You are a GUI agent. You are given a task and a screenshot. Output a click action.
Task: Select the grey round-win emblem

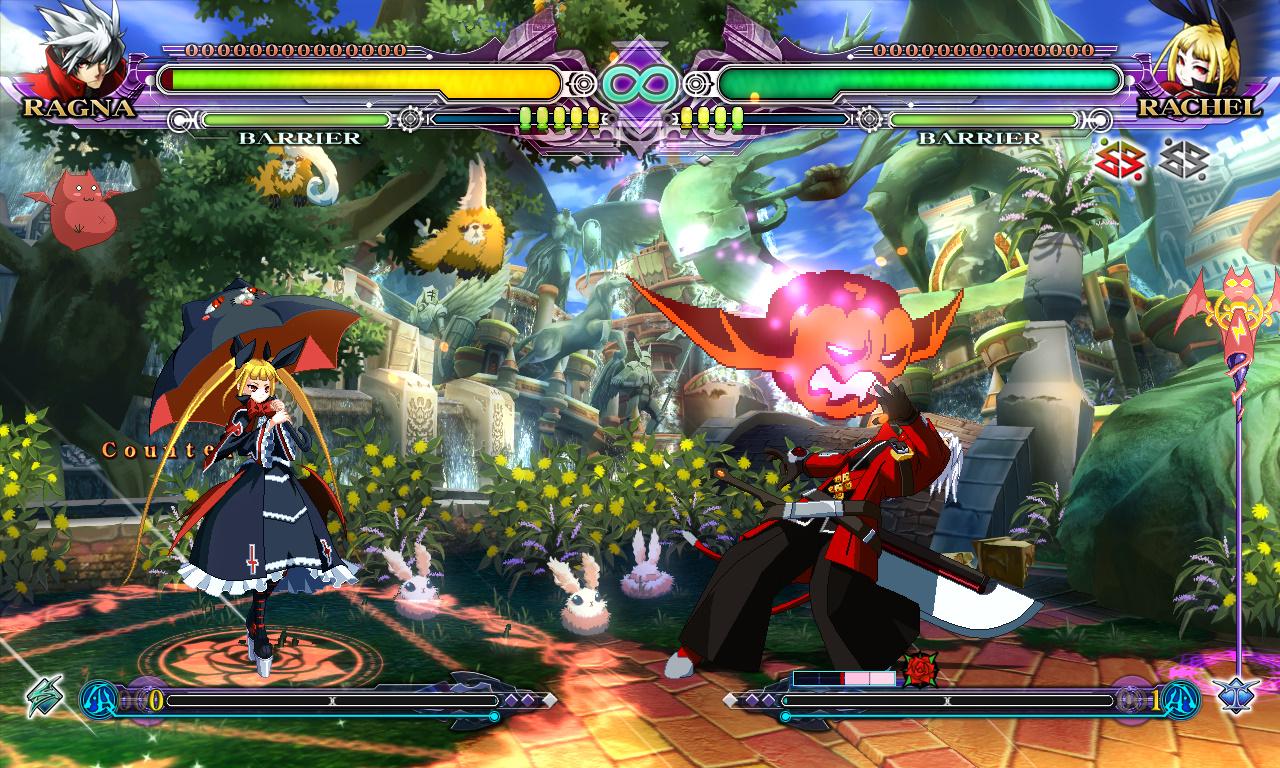point(1184,160)
